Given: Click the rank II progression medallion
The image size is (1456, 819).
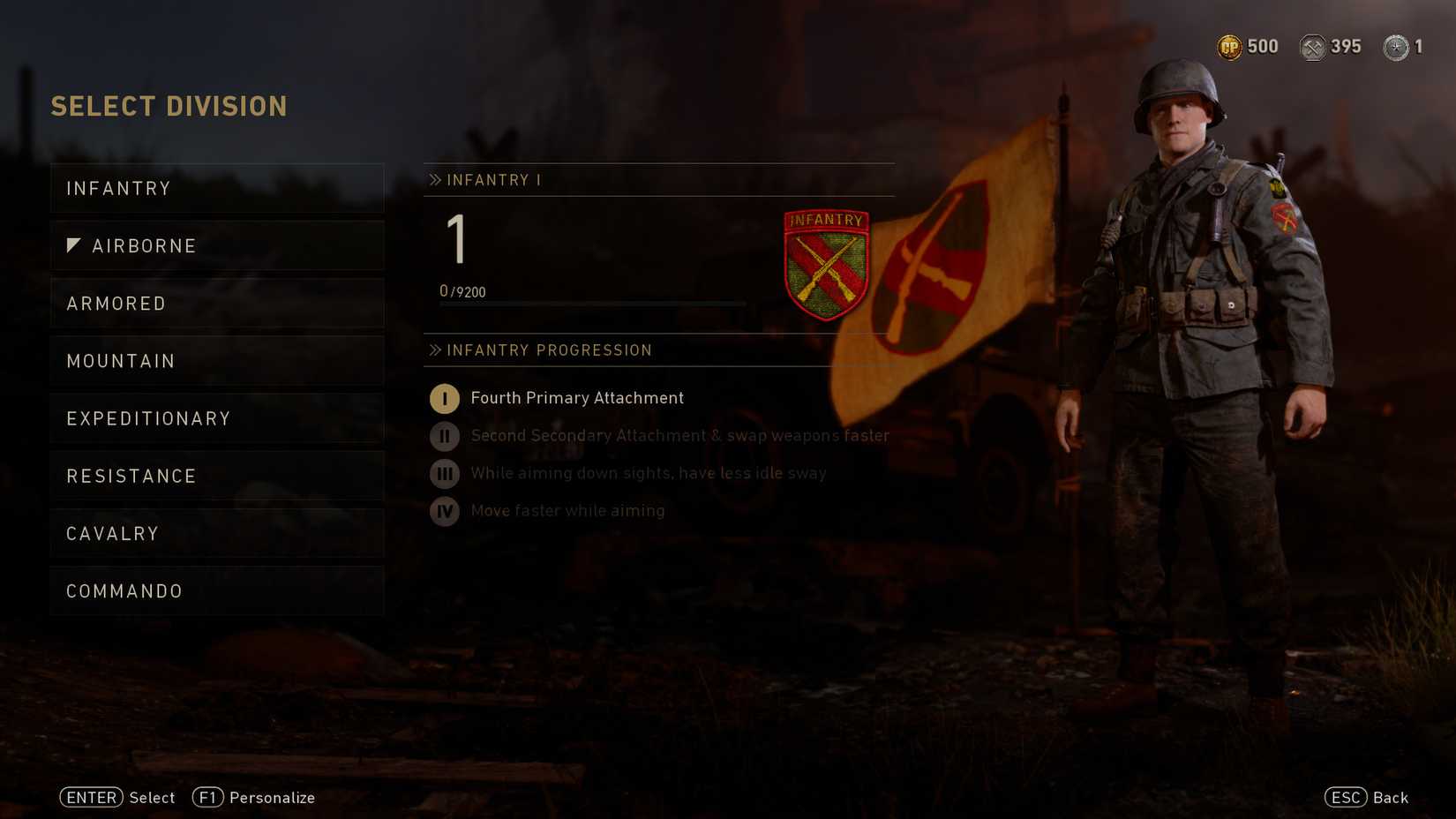Looking at the screenshot, I should (x=444, y=436).
